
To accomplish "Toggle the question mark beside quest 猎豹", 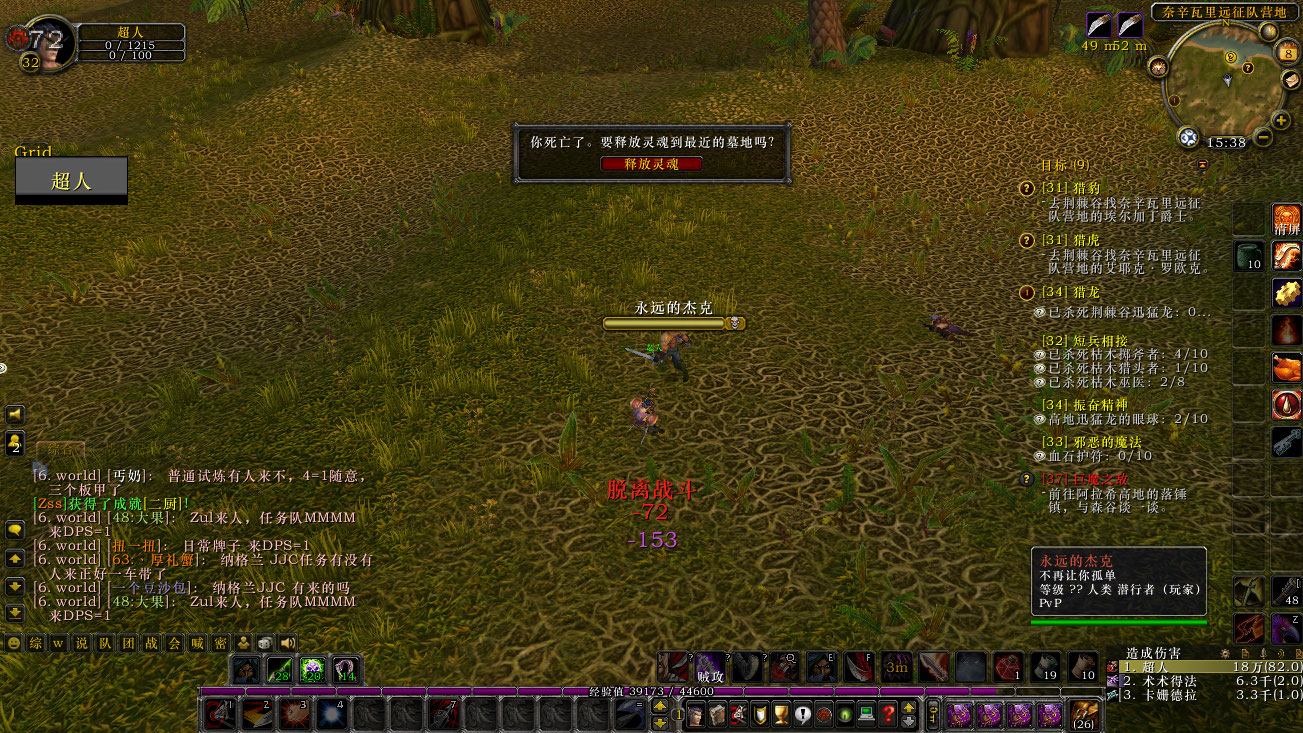I will click(x=1026, y=188).
